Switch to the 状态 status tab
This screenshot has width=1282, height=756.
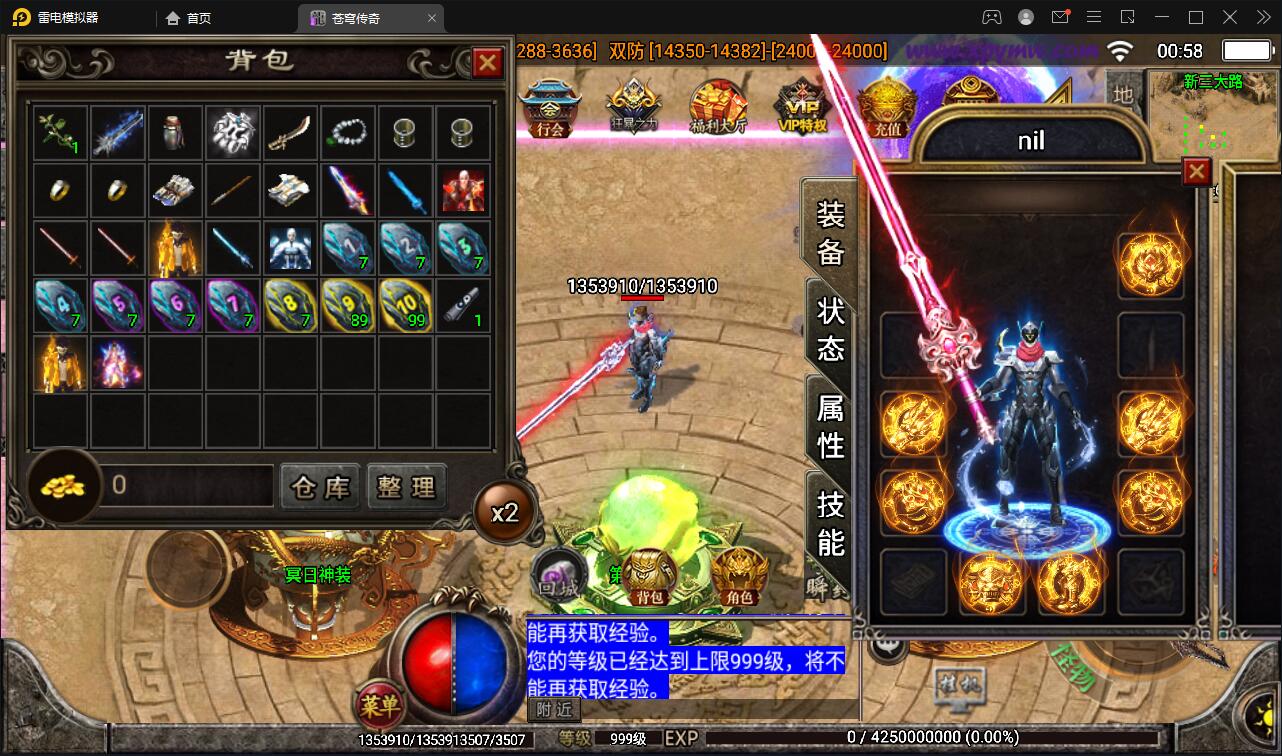830,329
